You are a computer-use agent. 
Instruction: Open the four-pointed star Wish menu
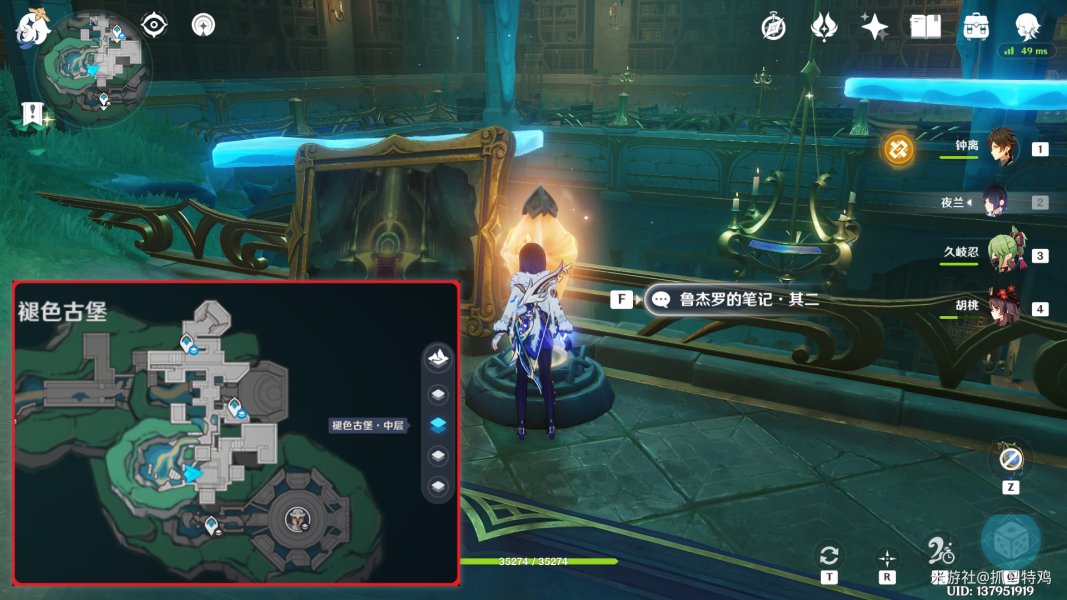coord(875,27)
